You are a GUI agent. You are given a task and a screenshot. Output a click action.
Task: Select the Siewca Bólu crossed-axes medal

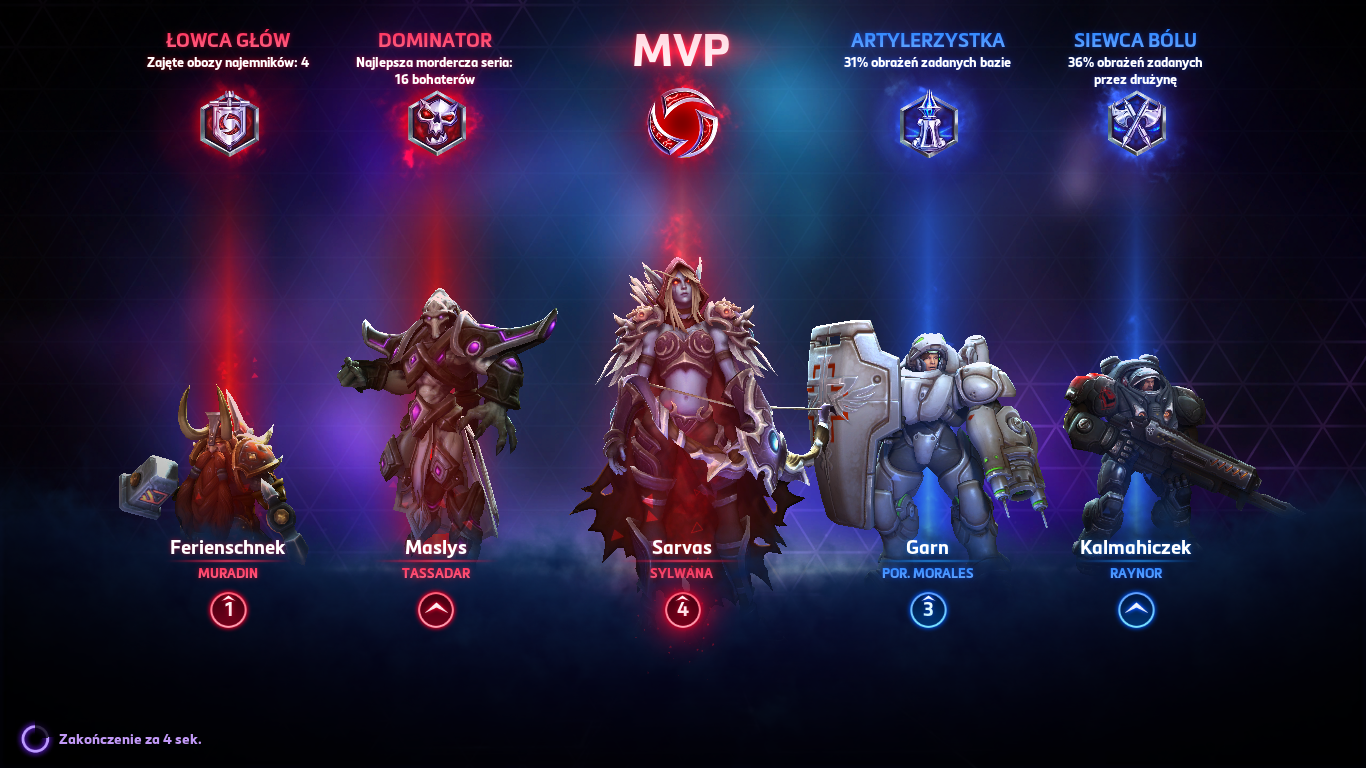[x=1136, y=125]
